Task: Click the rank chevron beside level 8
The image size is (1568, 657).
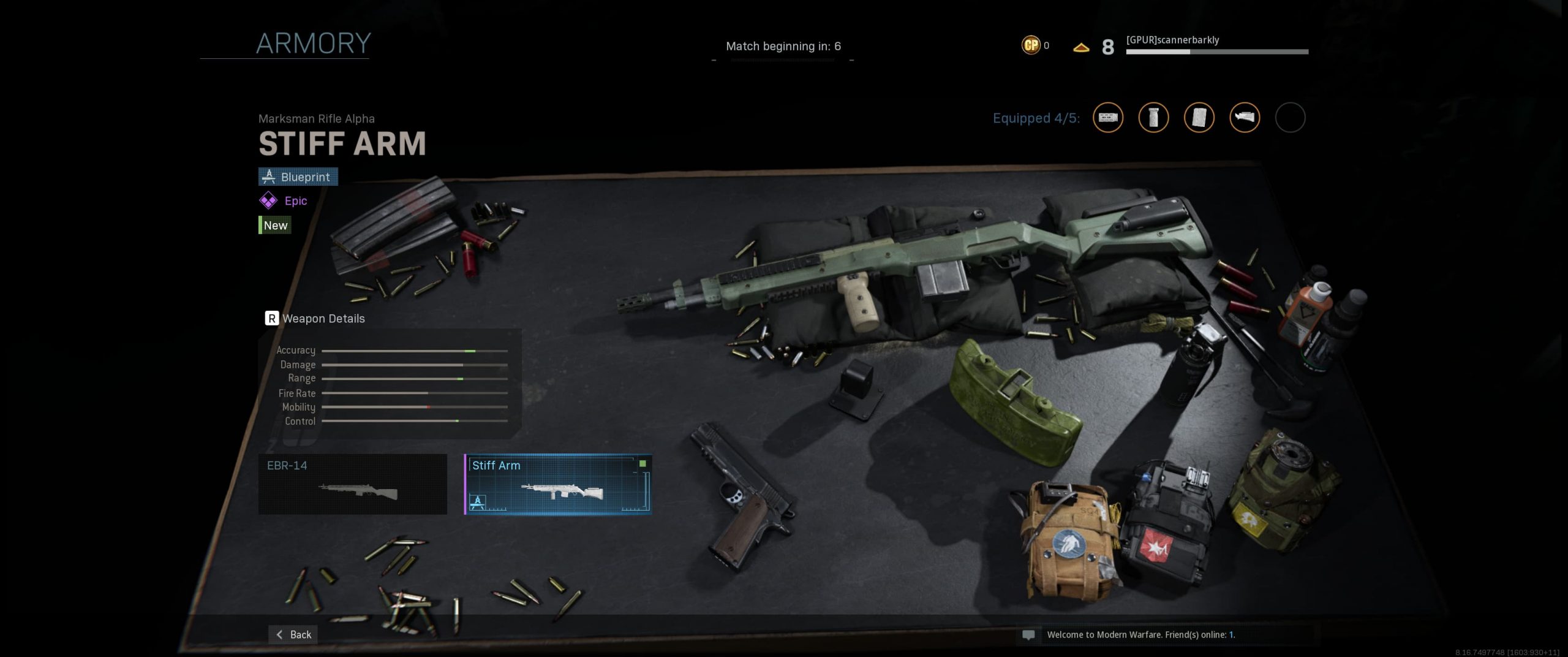Action: pos(1080,46)
